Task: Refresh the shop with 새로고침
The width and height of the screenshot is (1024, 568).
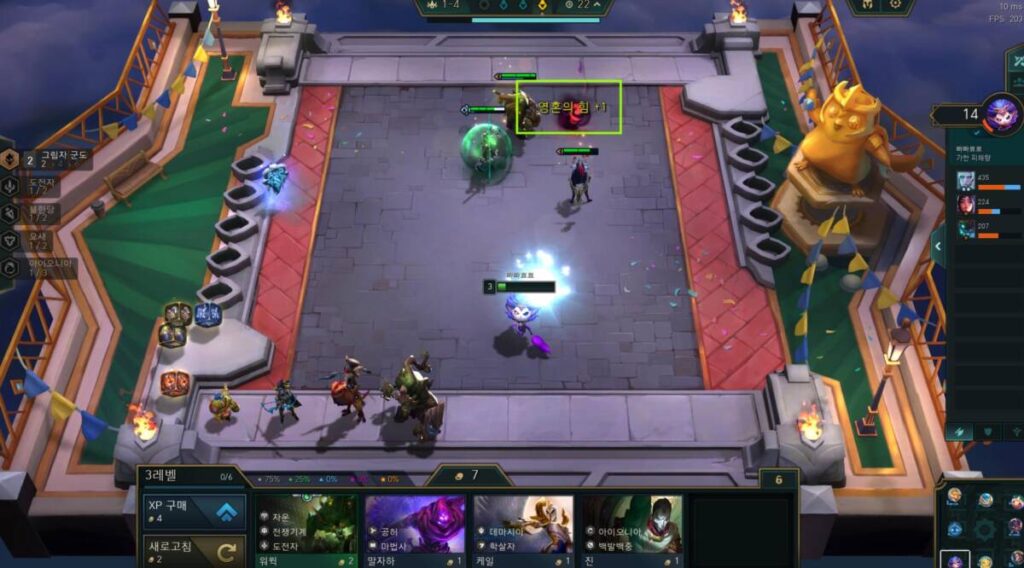Action: coord(191,551)
